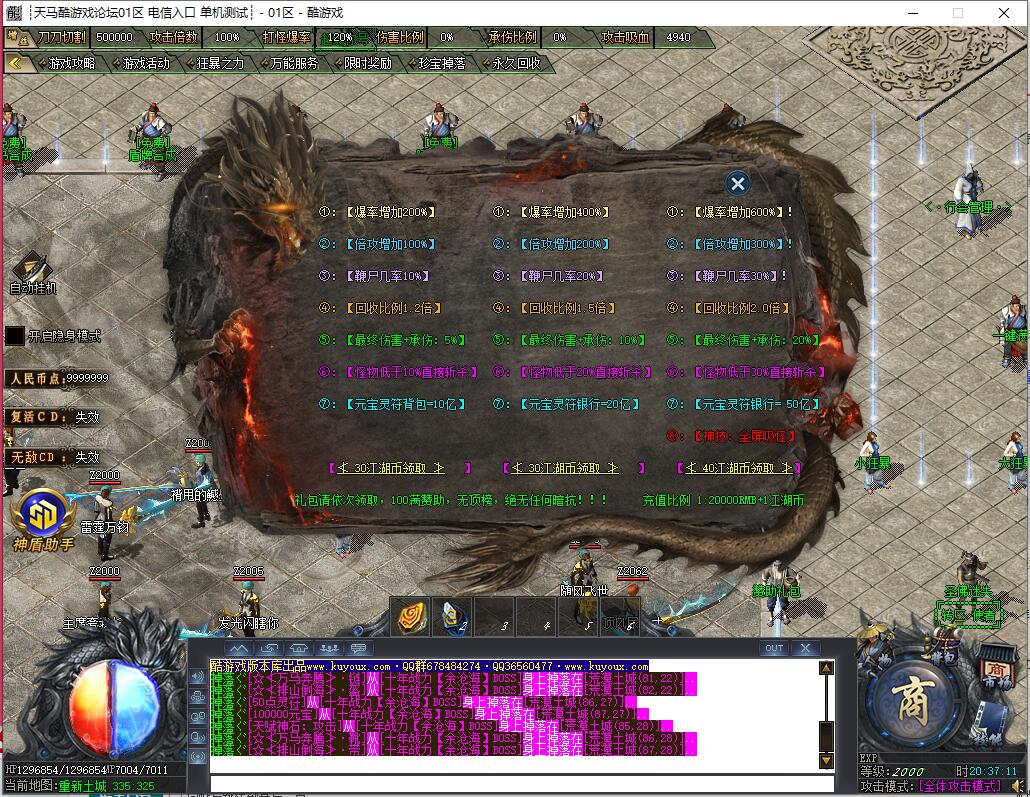Open the 神盾助手 helper

(x=42, y=516)
